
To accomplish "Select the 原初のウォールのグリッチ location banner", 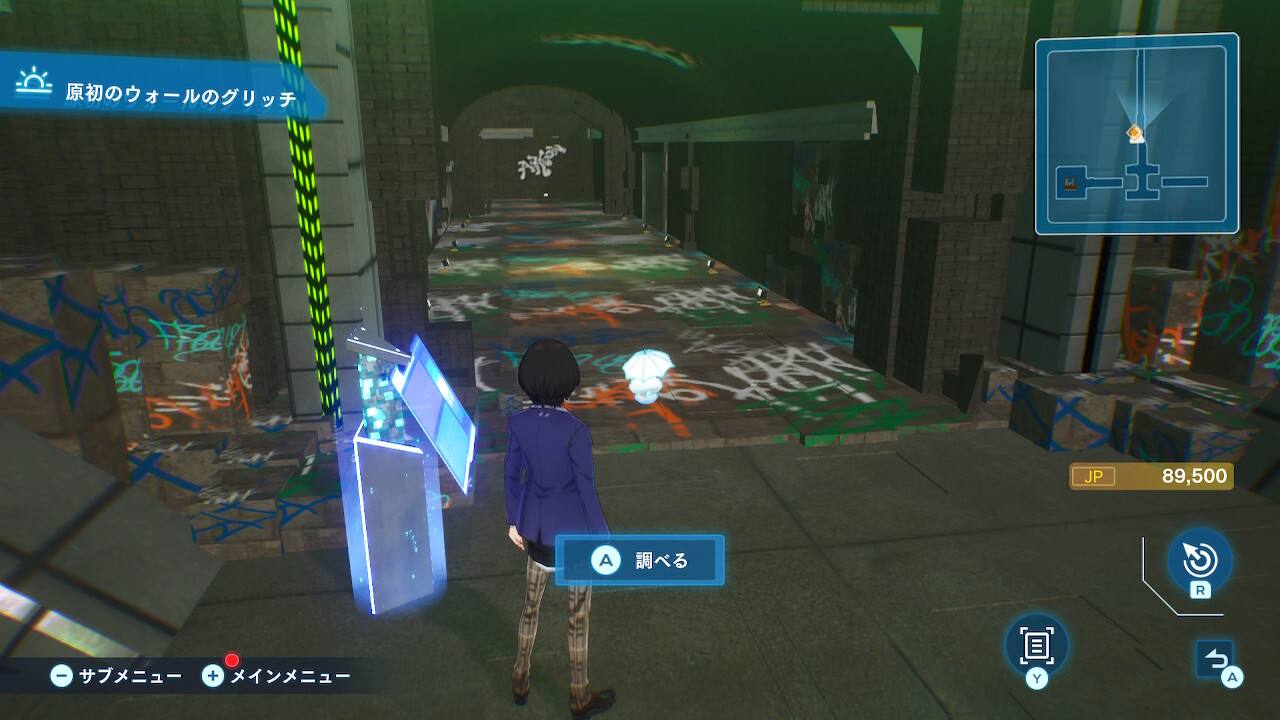I will (165, 95).
